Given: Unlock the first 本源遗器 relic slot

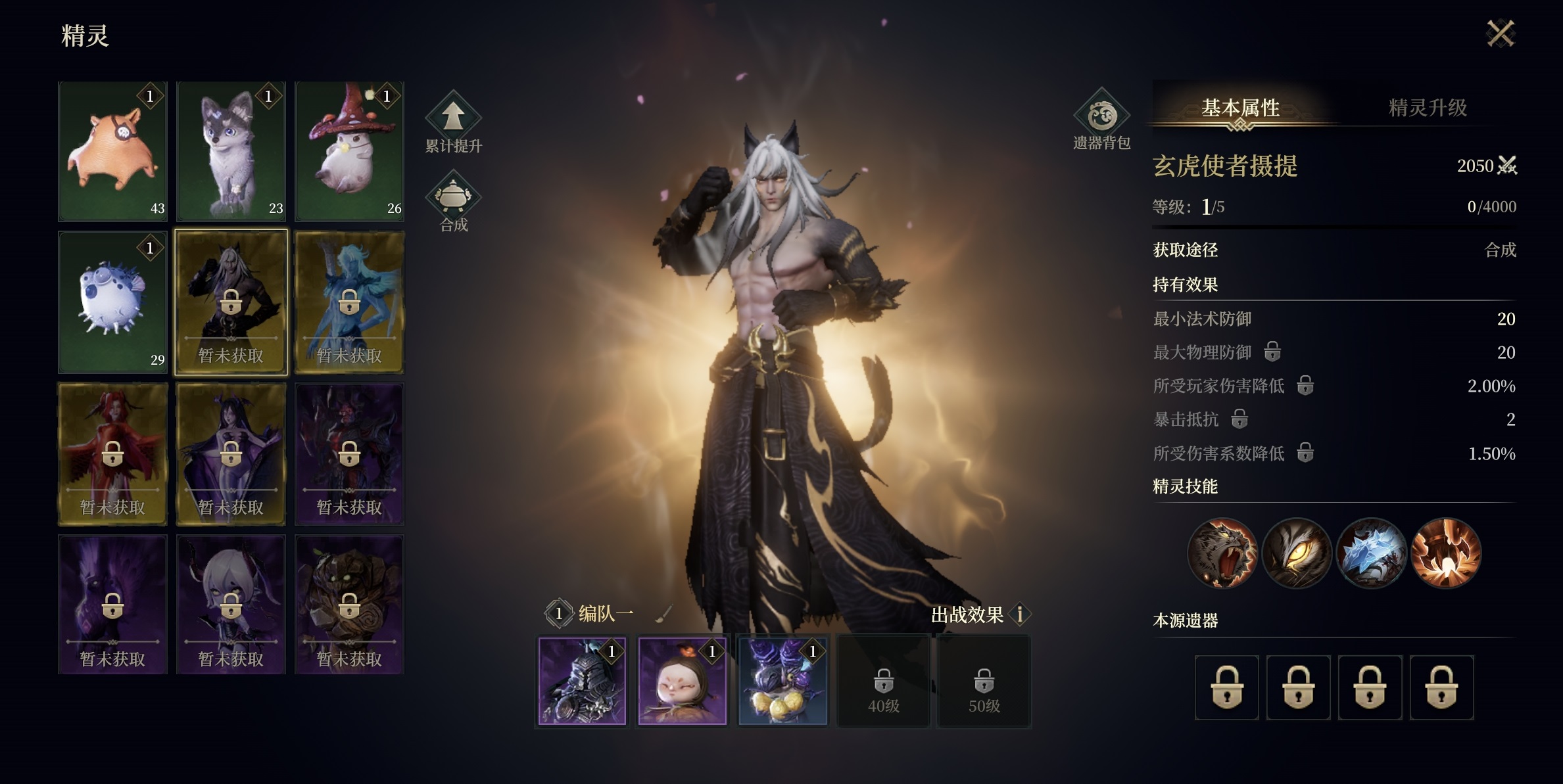Looking at the screenshot, I should point(1226,687).
